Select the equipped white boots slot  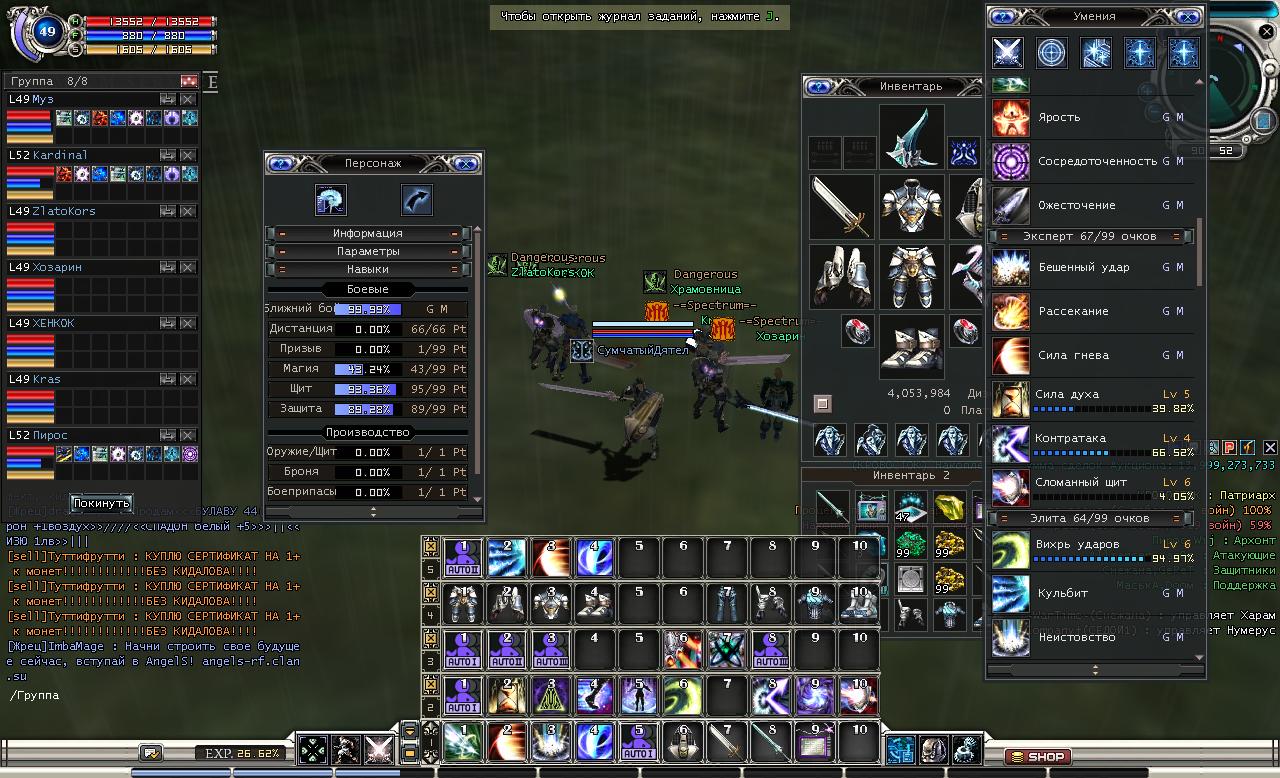(x=911, y=345)
